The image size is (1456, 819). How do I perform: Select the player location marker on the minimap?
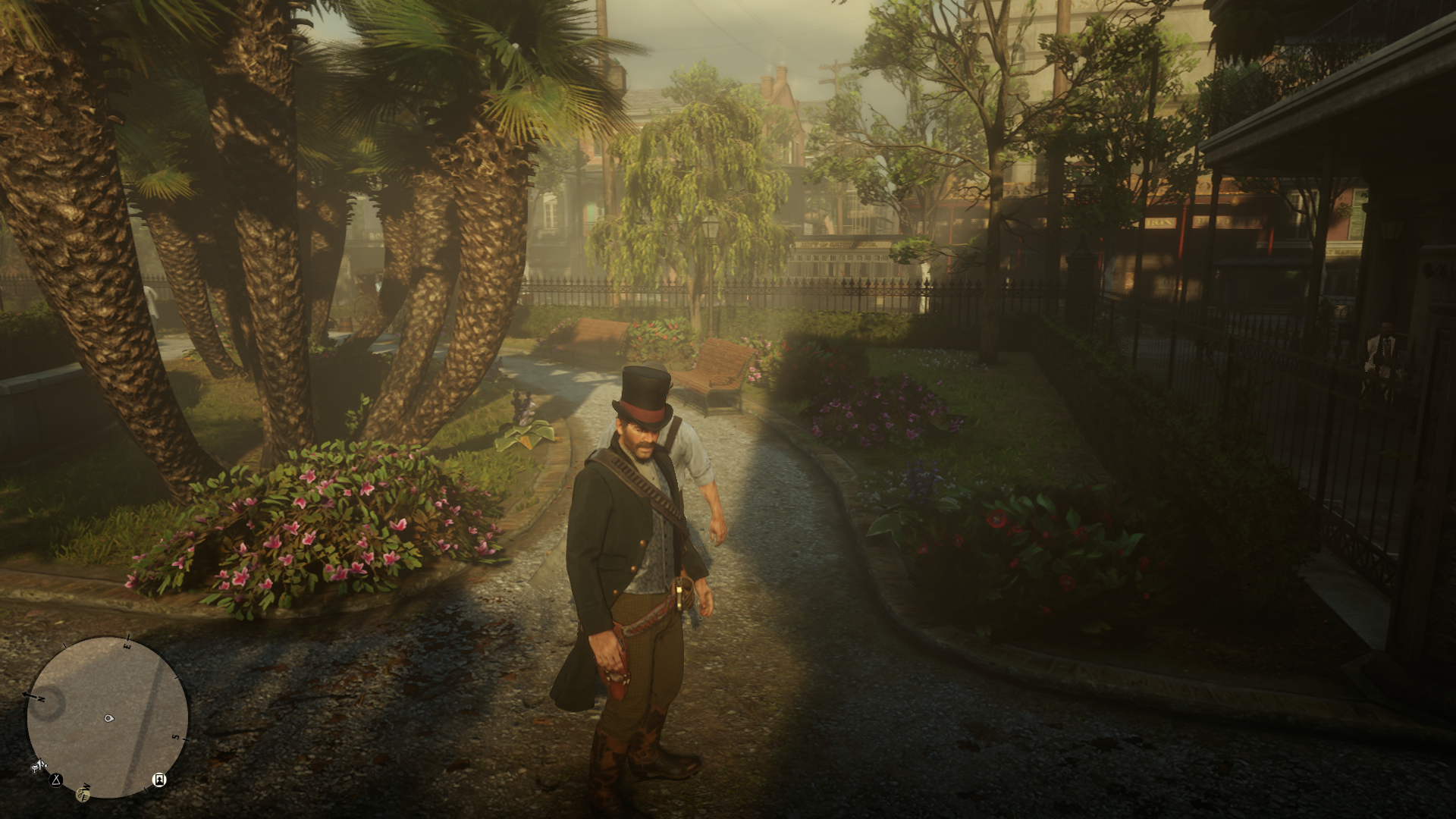point(108,717)
